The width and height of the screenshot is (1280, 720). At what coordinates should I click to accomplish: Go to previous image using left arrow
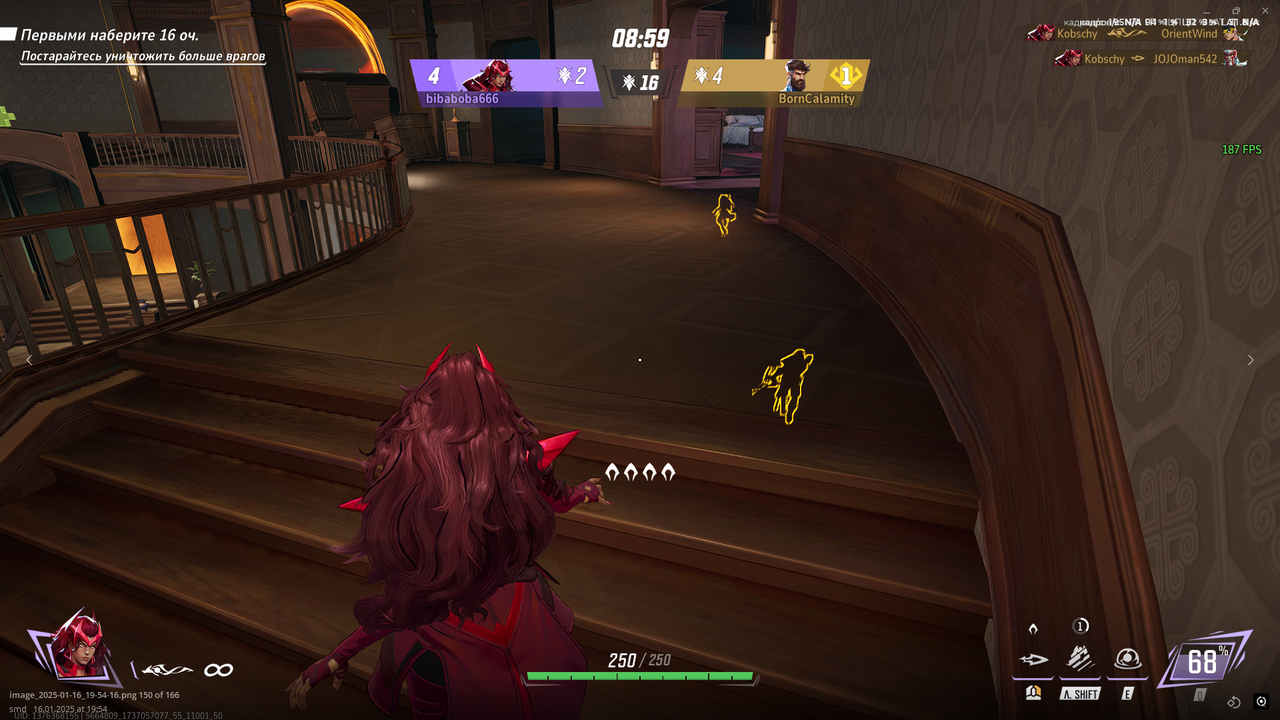click(x=30, y=360)
